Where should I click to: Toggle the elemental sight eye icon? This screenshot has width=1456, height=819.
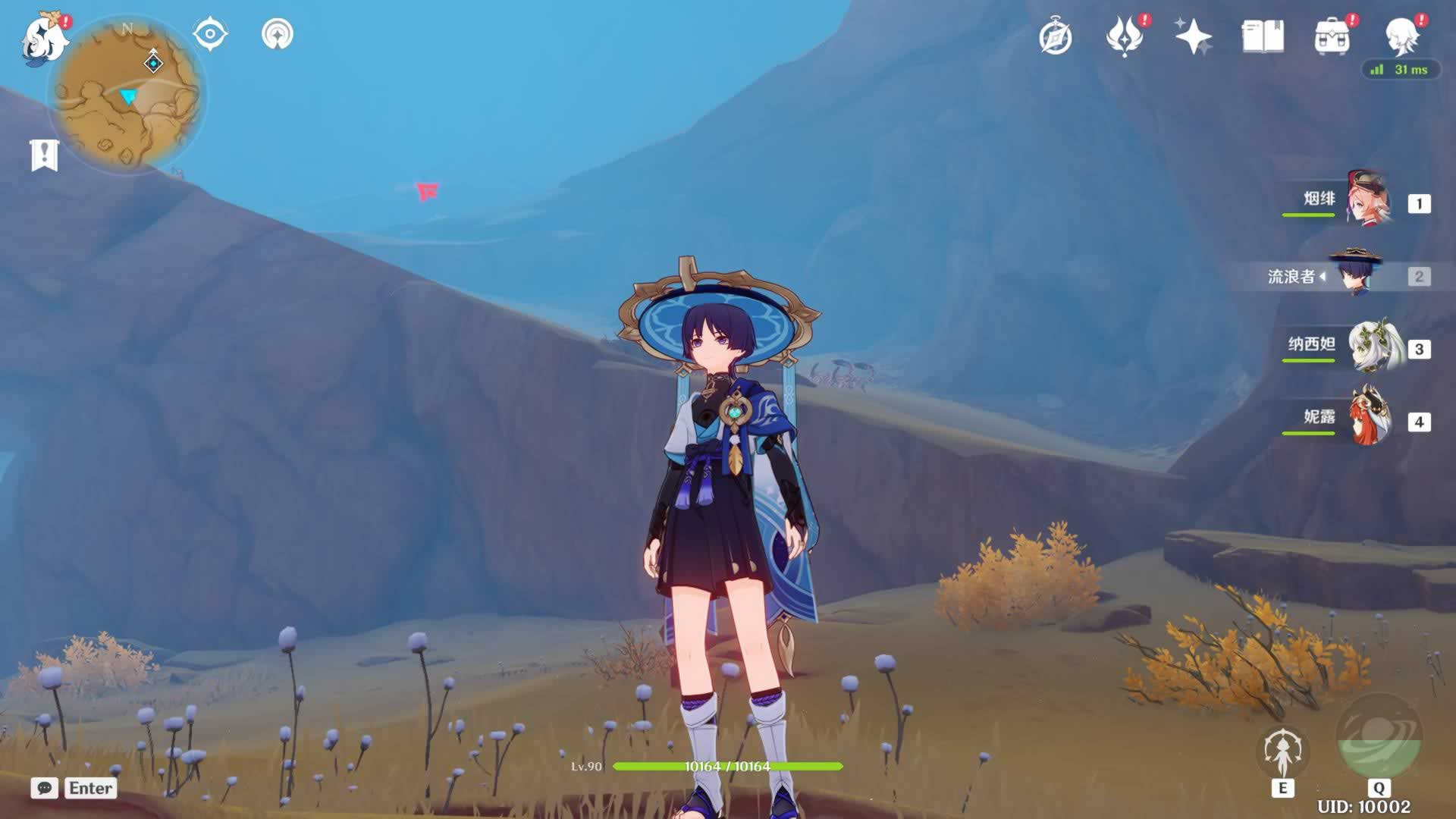(x=209, y=34)
